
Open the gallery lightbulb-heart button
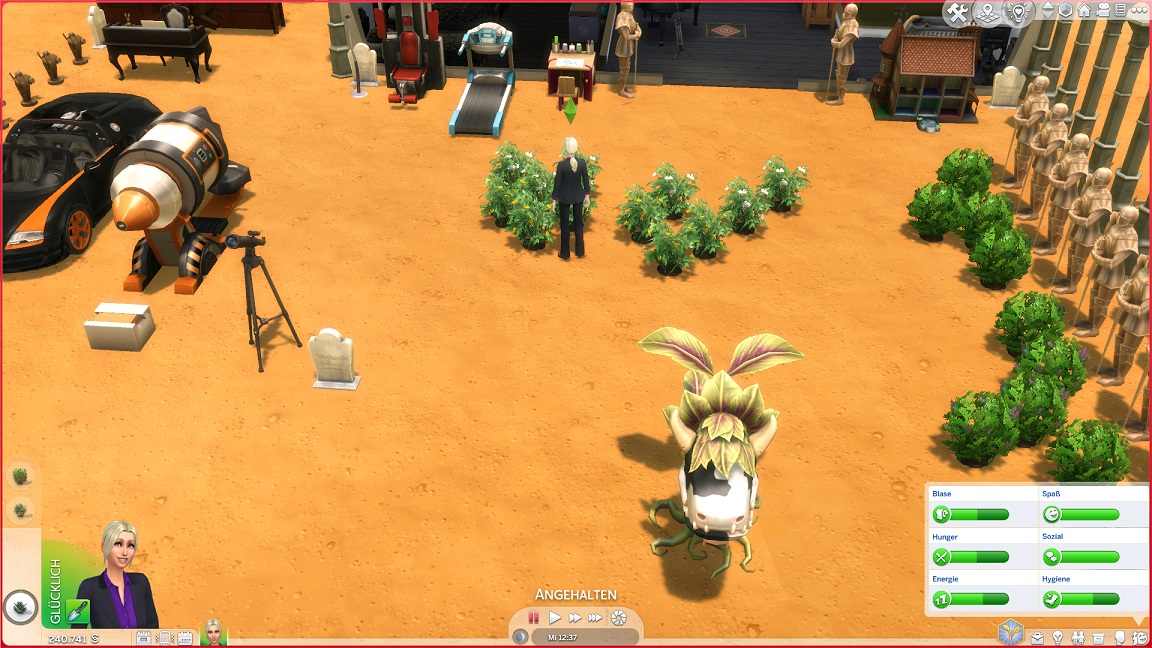pos(1018,13)
